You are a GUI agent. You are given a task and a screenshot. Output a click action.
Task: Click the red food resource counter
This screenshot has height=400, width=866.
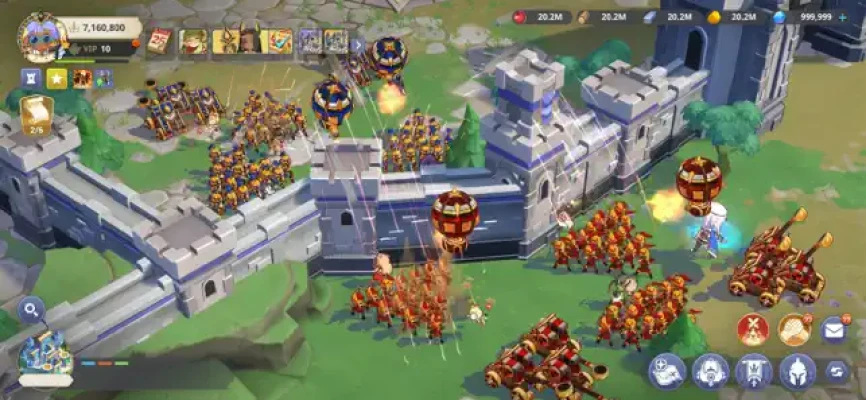coord(542,17)
